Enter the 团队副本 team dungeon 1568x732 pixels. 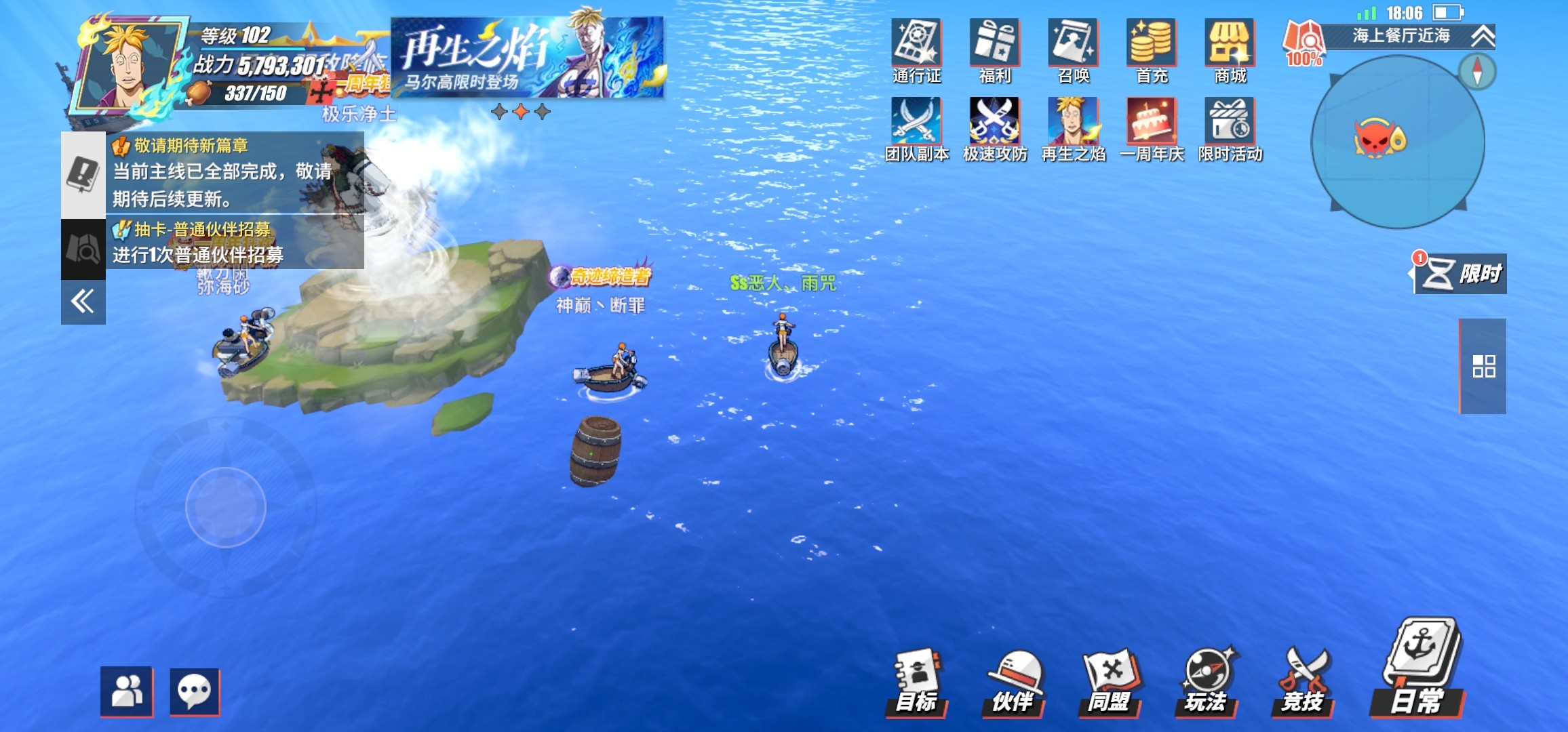point(916,129)
